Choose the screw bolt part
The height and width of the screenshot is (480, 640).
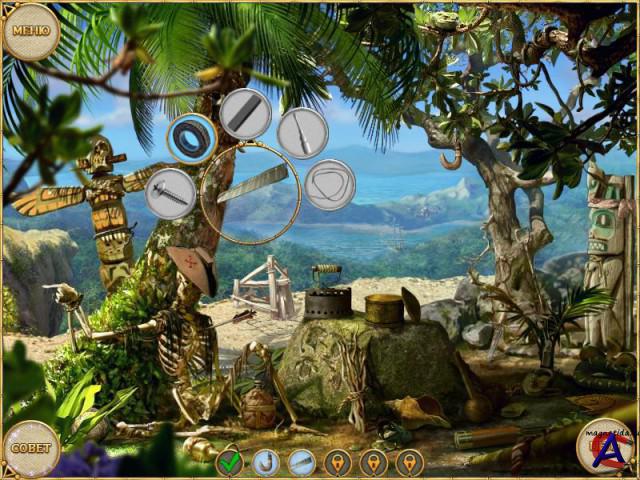170,193
